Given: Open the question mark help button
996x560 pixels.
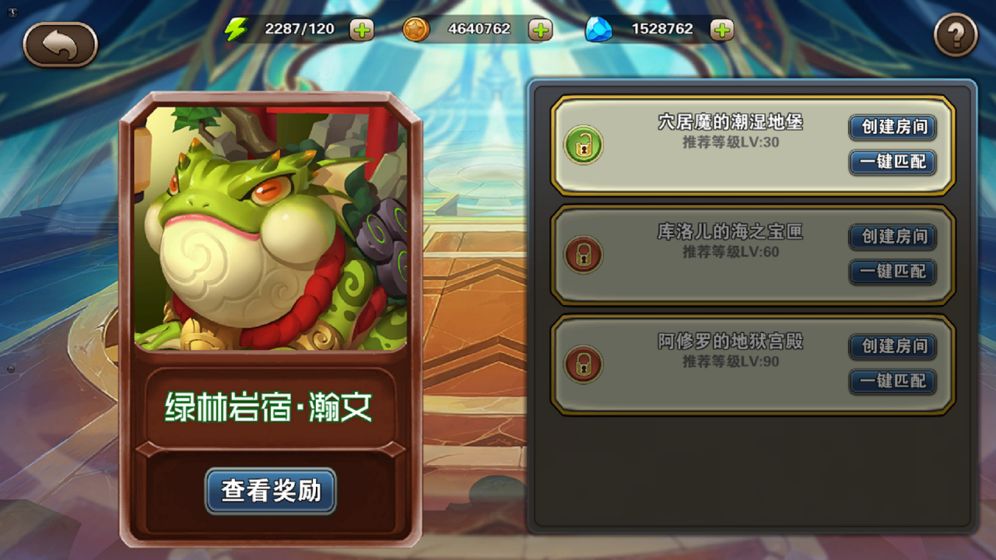Looking at the screenshot, I should point(955,37).
